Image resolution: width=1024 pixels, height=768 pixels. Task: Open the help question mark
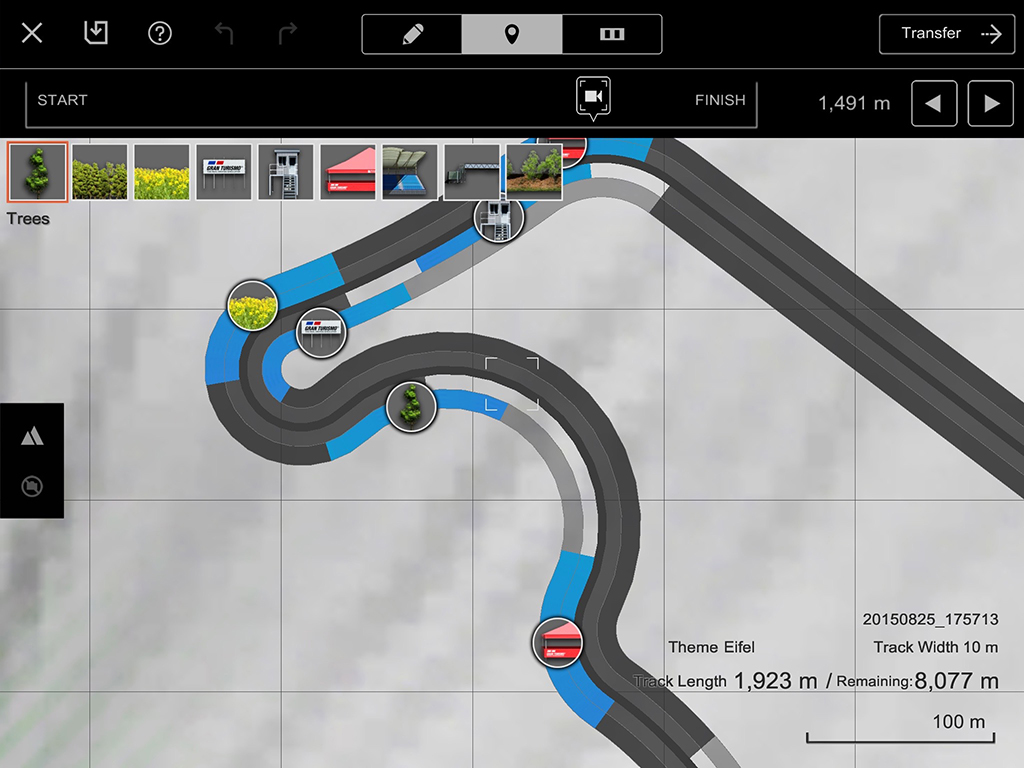tap(160, 34)
